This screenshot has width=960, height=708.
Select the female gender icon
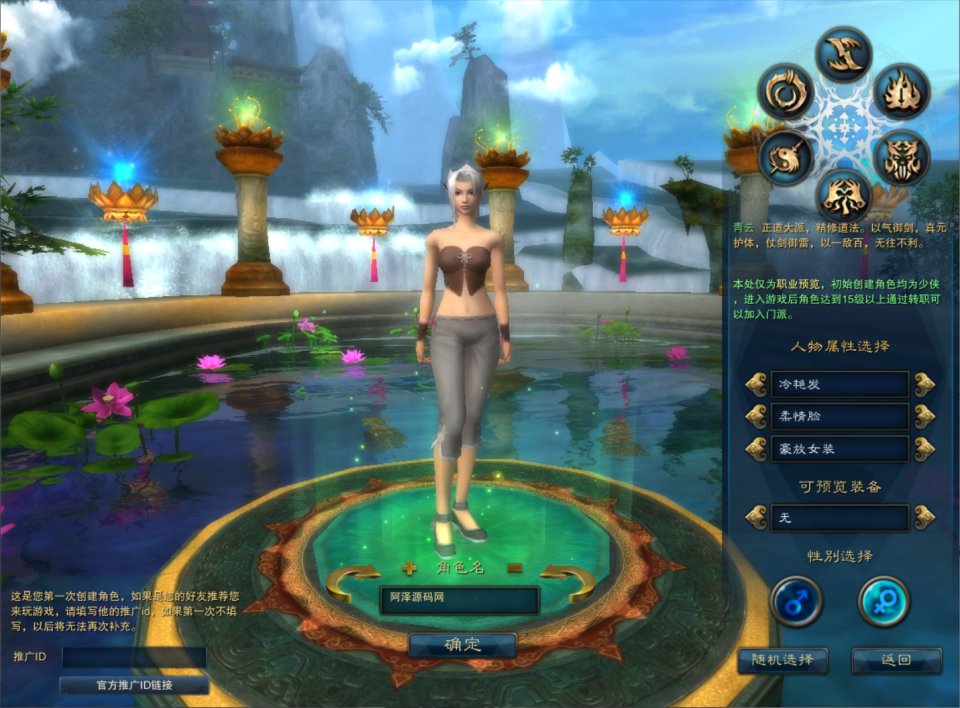point(884,602)
